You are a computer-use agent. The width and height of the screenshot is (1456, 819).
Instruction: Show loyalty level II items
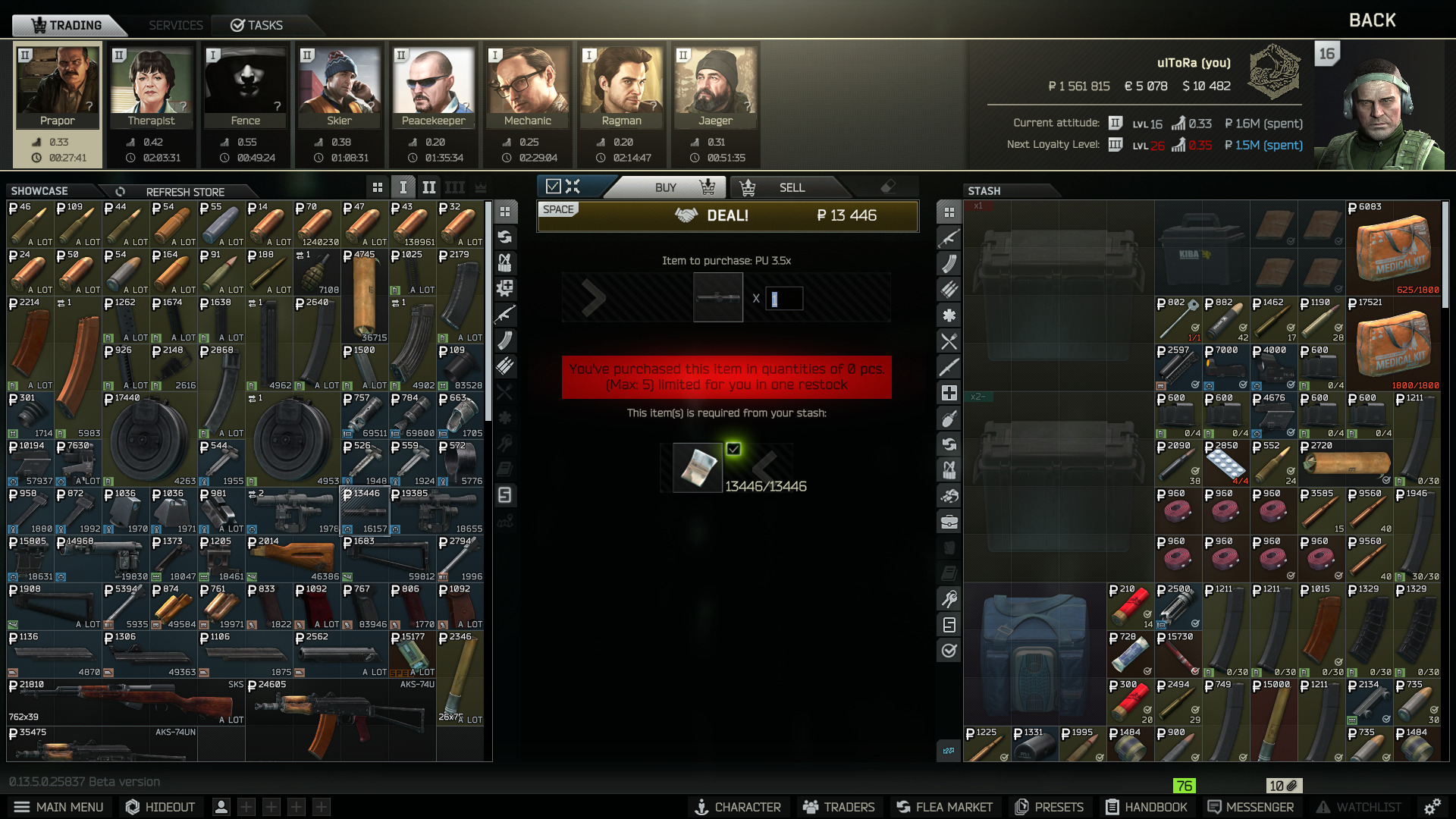pyautogui.click(x=428, y=187)
